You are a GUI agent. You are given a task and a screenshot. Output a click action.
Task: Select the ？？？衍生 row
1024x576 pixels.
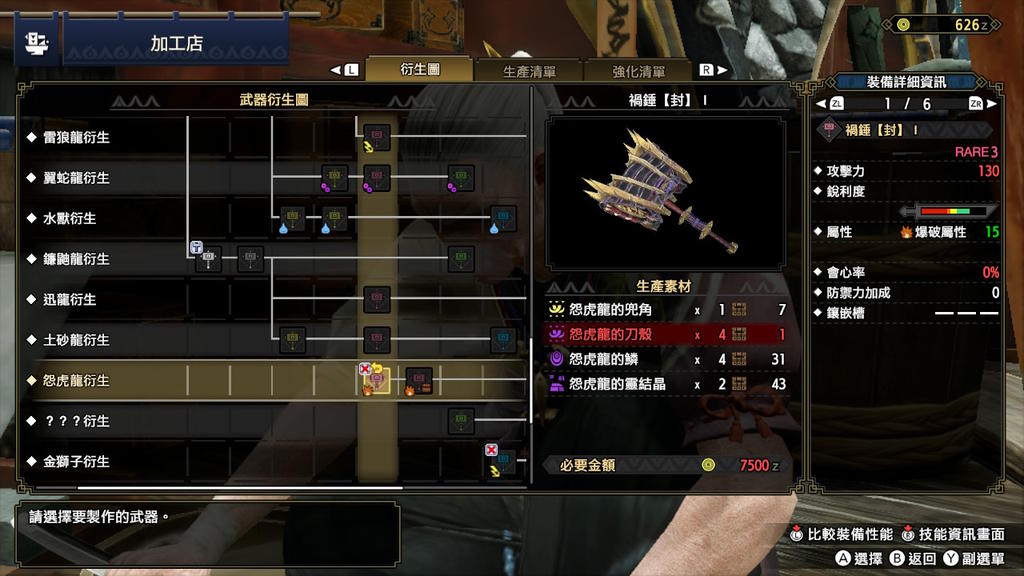pyautogui.click(x=76, y=421)
